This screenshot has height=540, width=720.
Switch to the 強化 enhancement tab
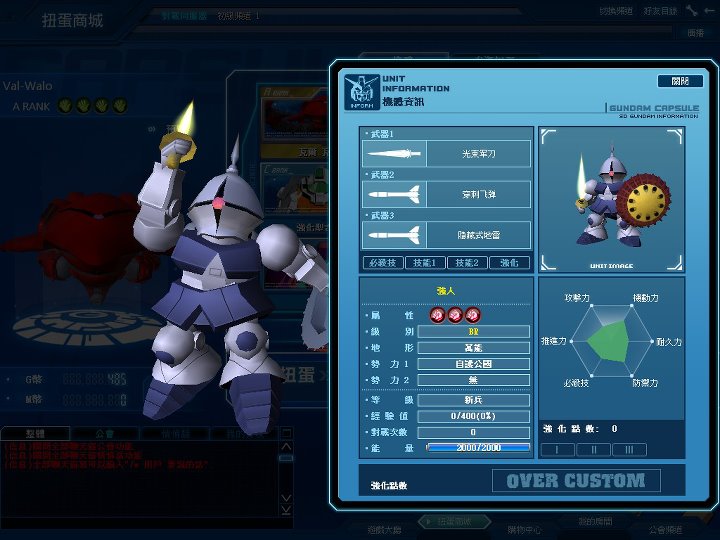click(509, 263)
